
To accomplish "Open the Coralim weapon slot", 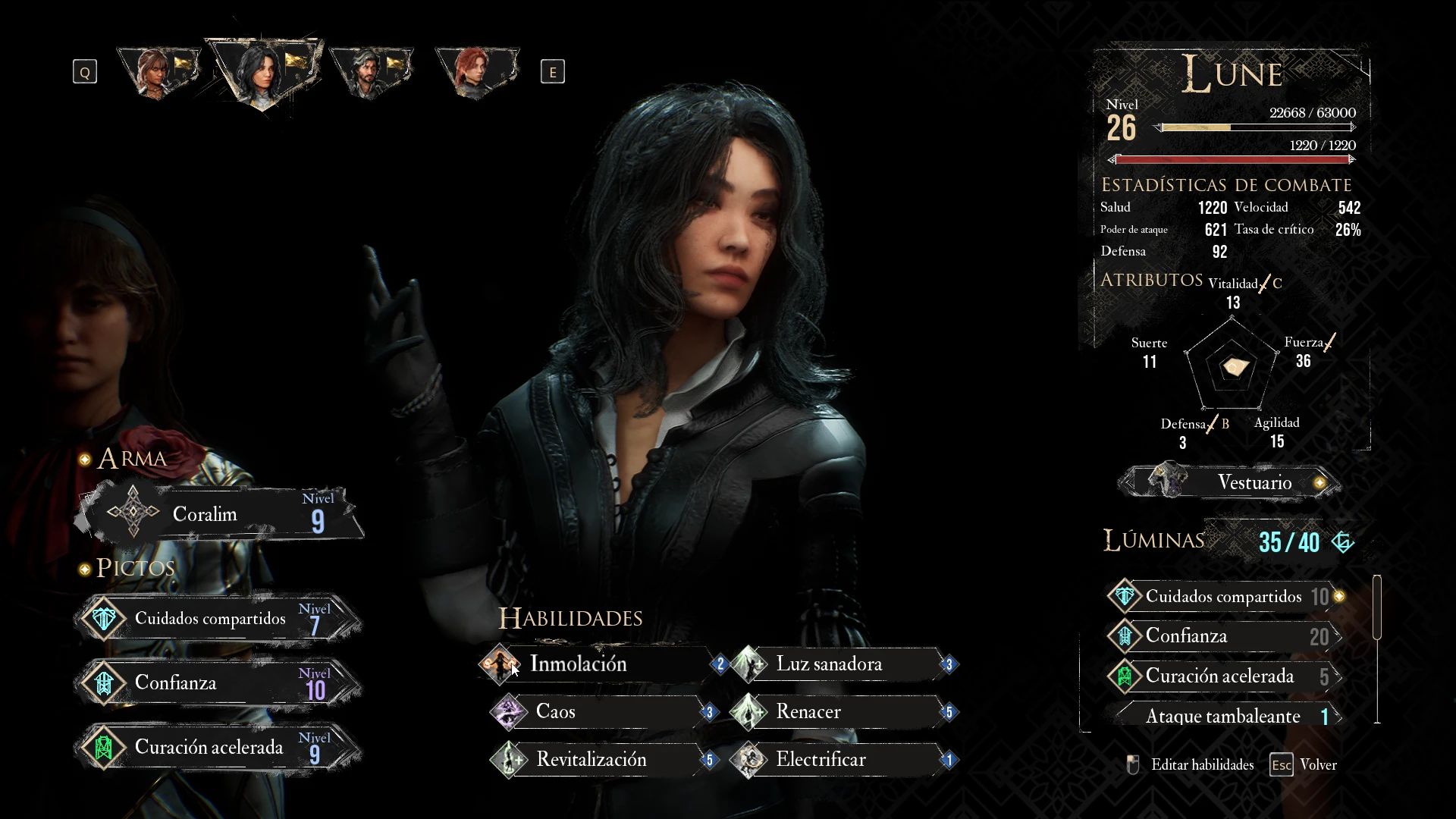I will (x=220, y=514).
